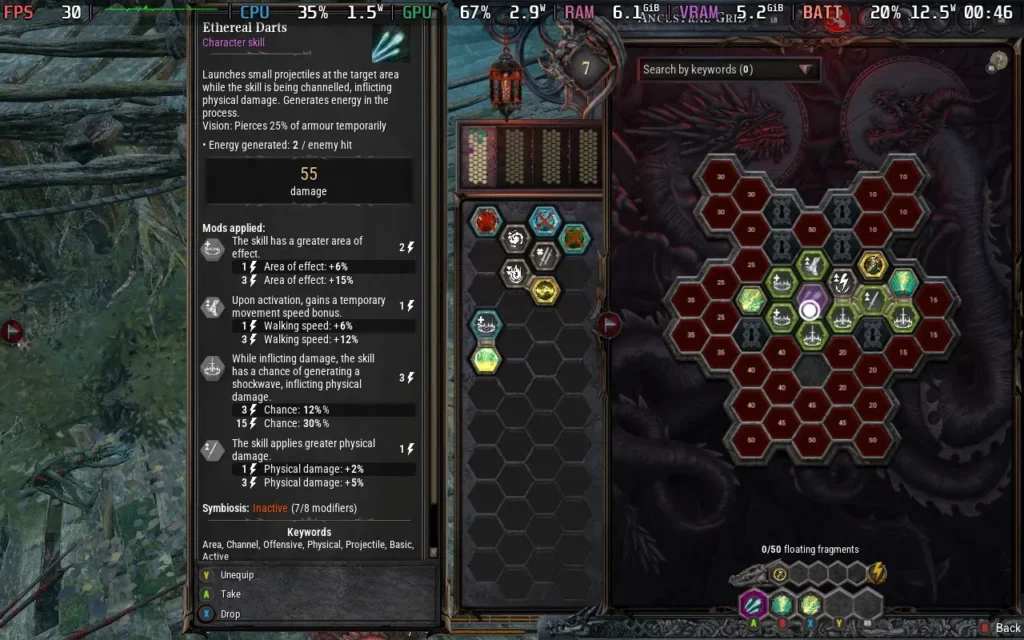The width and height of the screenshot is (1024, 640).
Task: Select the yellow-green burst skill bar slot
Action: [x=810, y=604]
